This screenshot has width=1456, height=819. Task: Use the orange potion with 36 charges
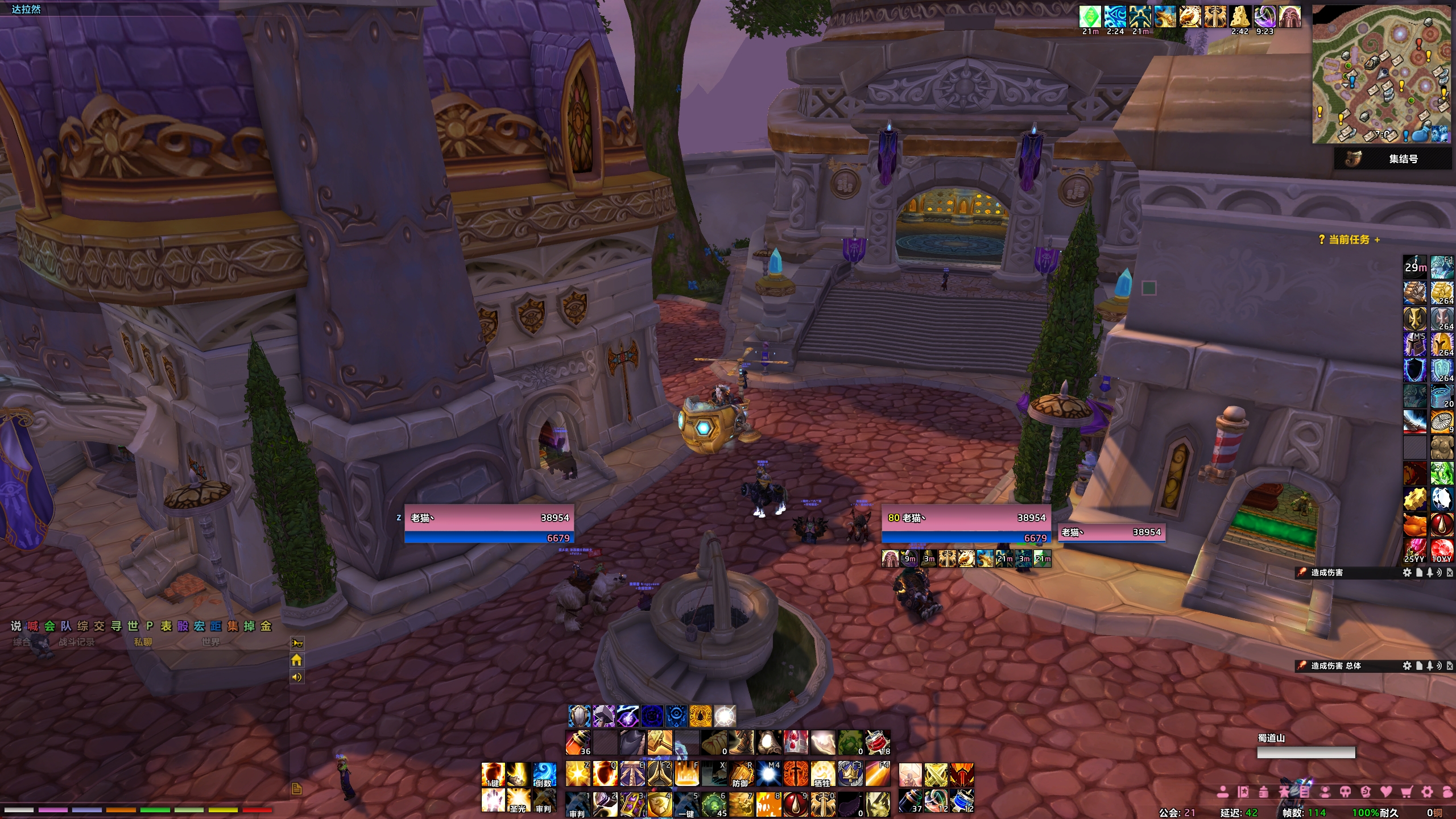pos(578,743)
